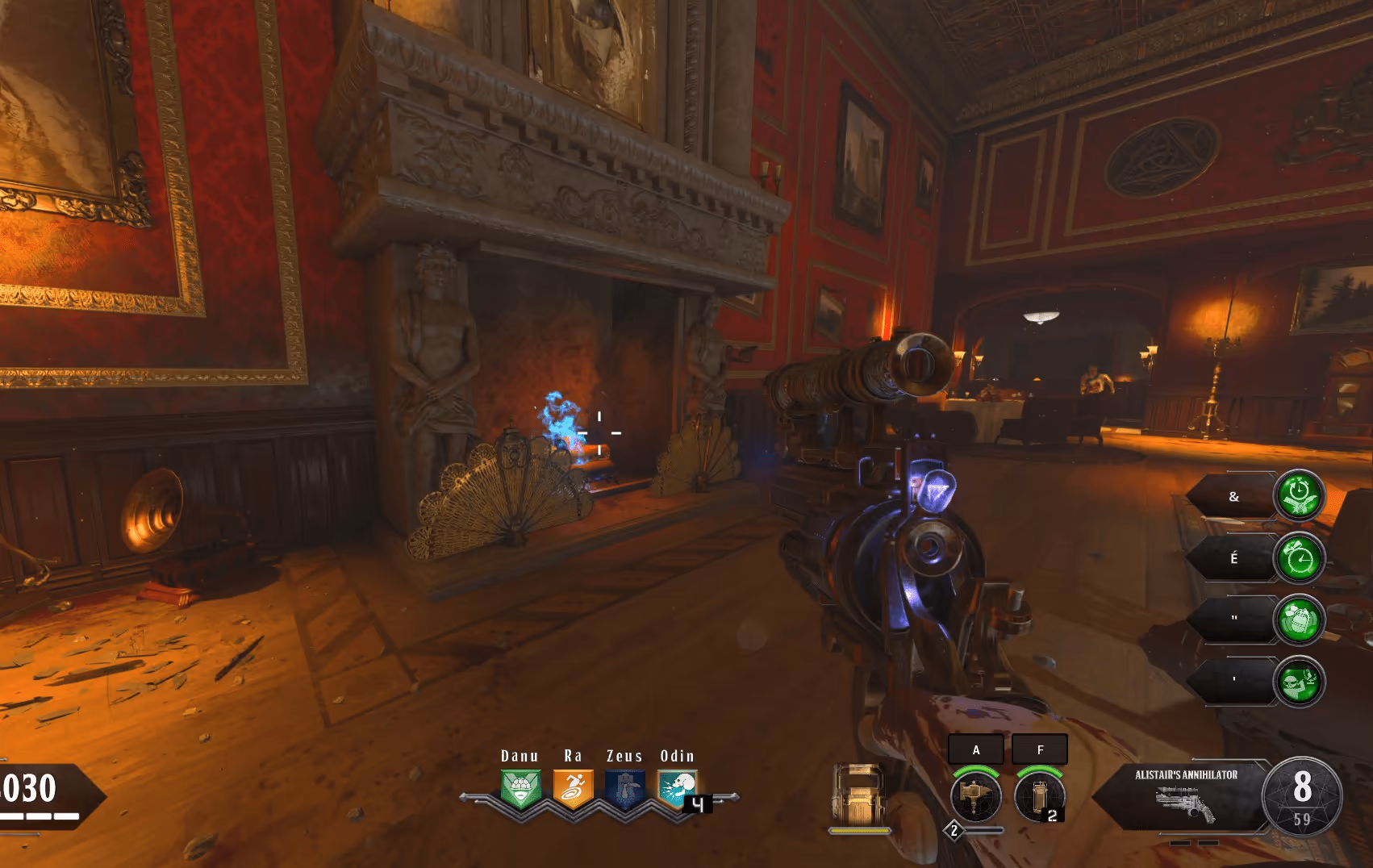Click the golden shield icon
Screen dimensions: 1373x868
(860, 795)
